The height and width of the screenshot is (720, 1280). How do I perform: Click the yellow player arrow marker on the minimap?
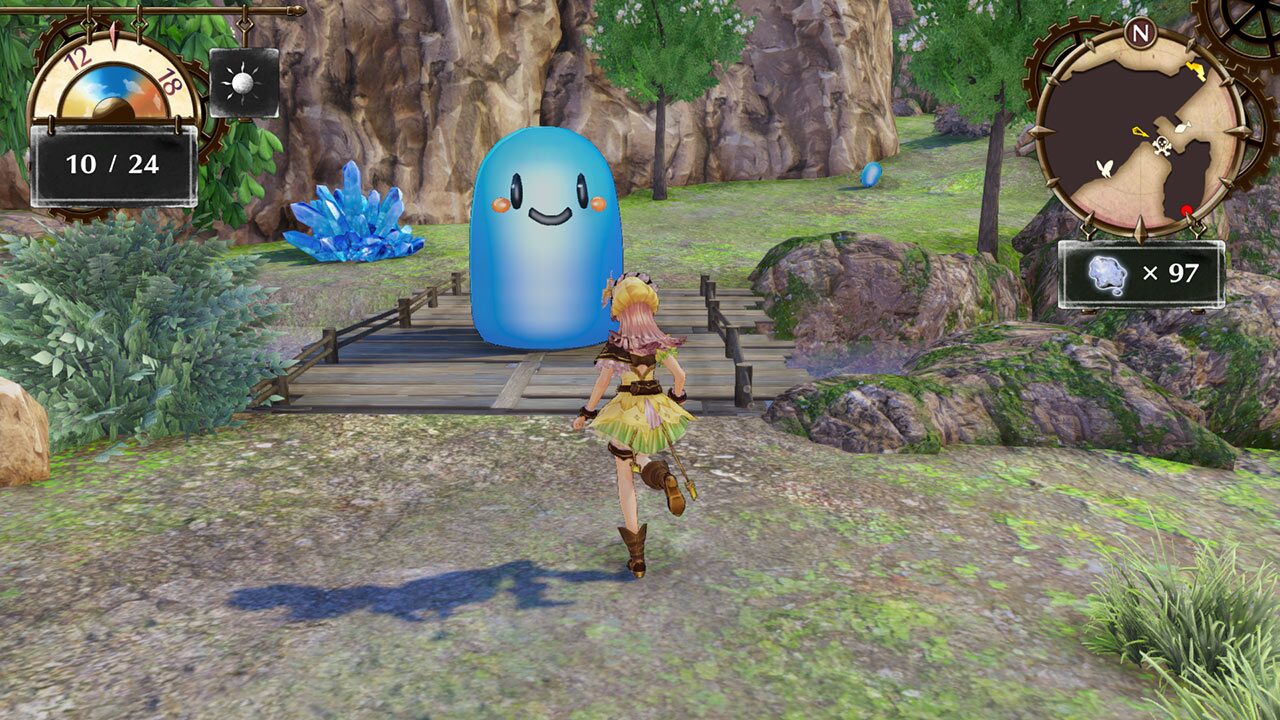pyautogui.click(x=1139, y=132)
